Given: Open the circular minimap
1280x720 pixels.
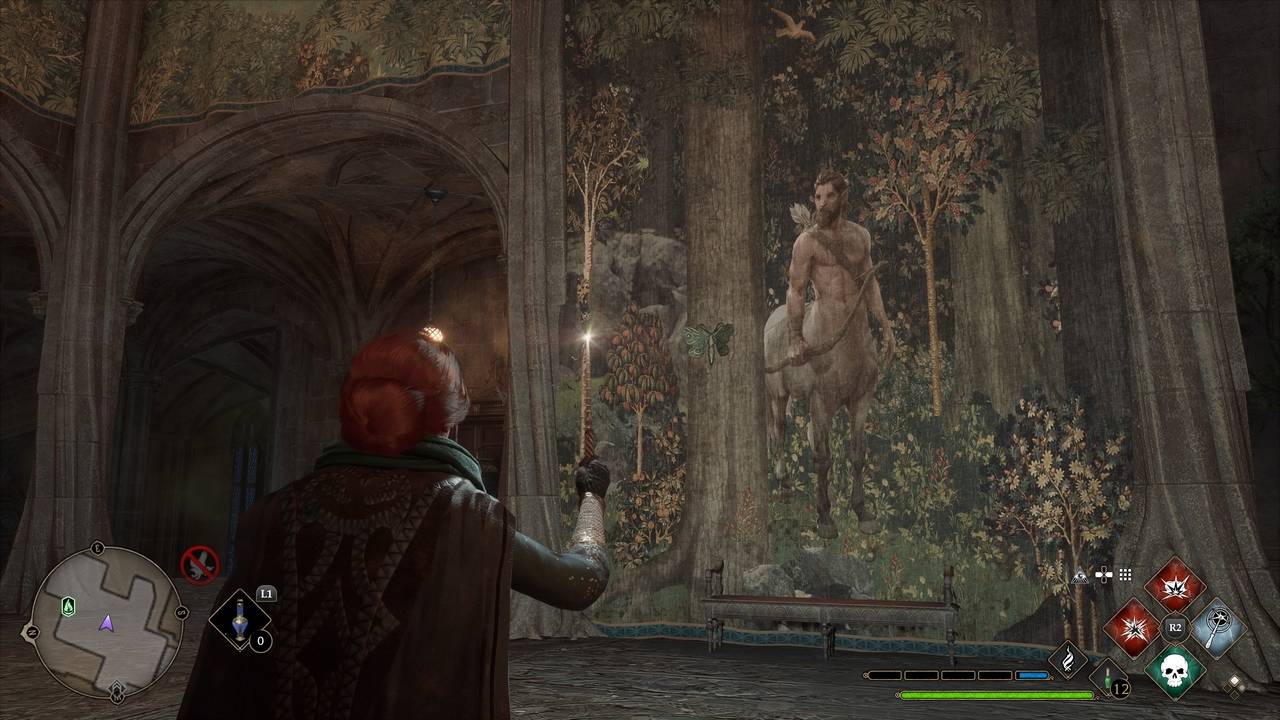Looking at the screenshot, I should pyautogui.click(x=106, y=621).
